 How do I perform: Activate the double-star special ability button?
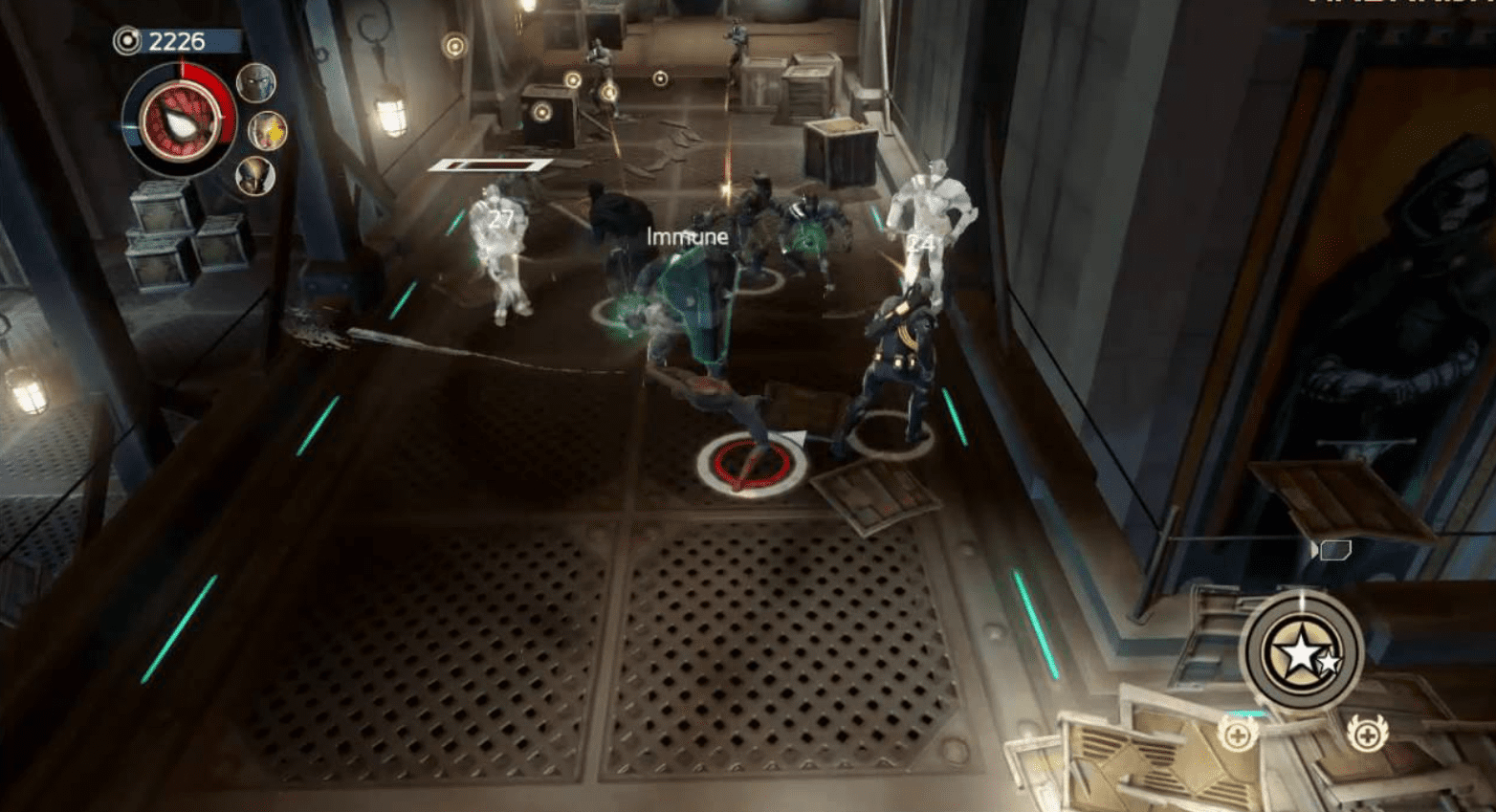pos(1302,652)
